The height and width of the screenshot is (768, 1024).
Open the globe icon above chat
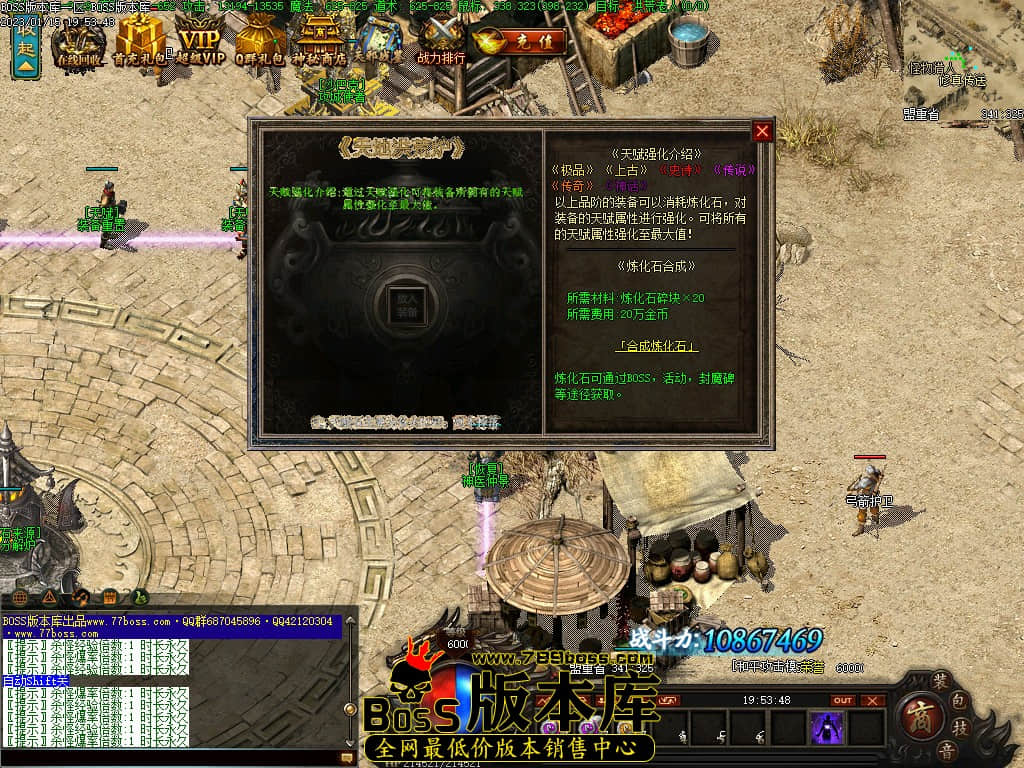tap(21, 598)
